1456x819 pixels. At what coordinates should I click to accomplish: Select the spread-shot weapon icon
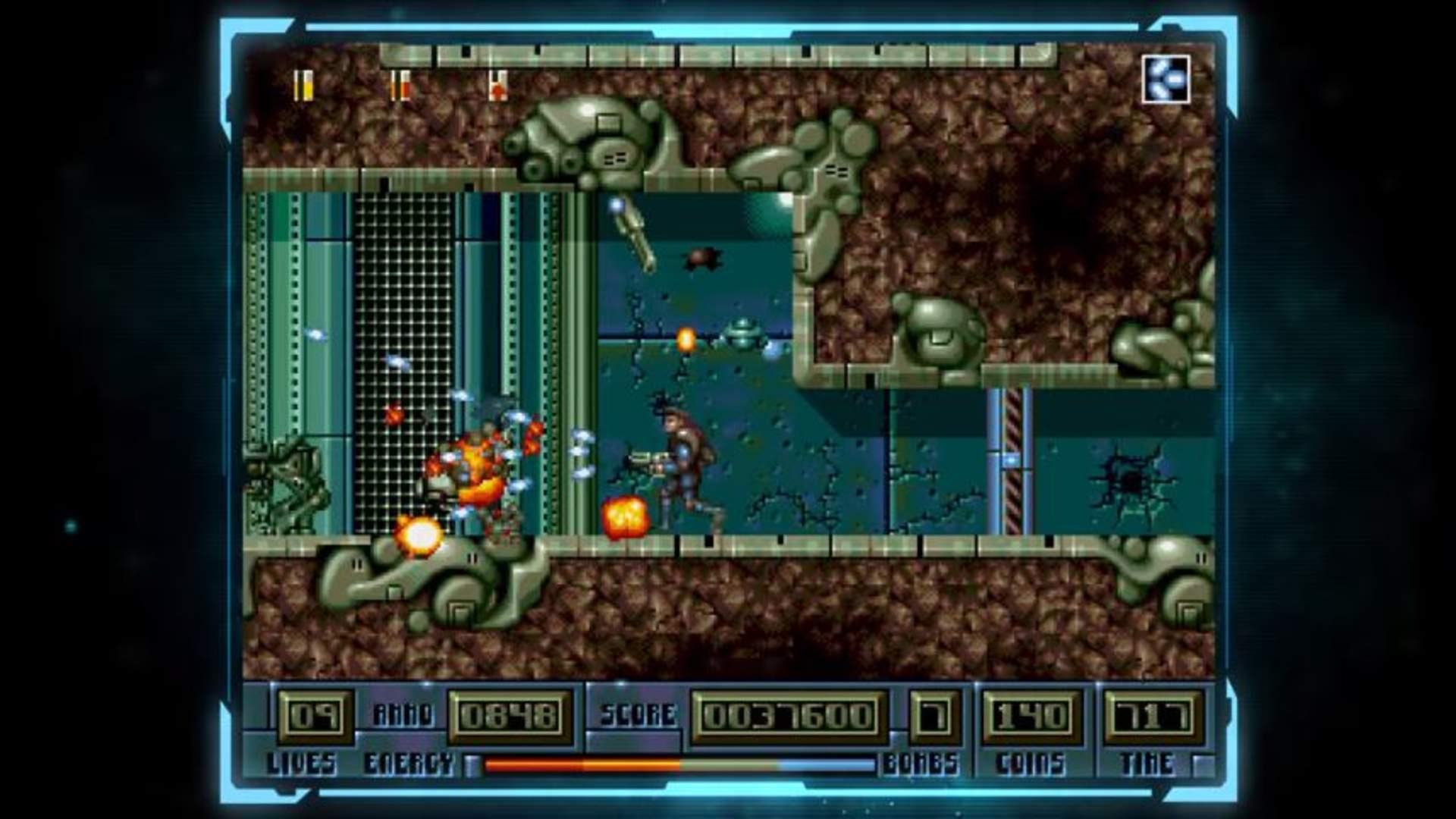(x=1166, y=79)
